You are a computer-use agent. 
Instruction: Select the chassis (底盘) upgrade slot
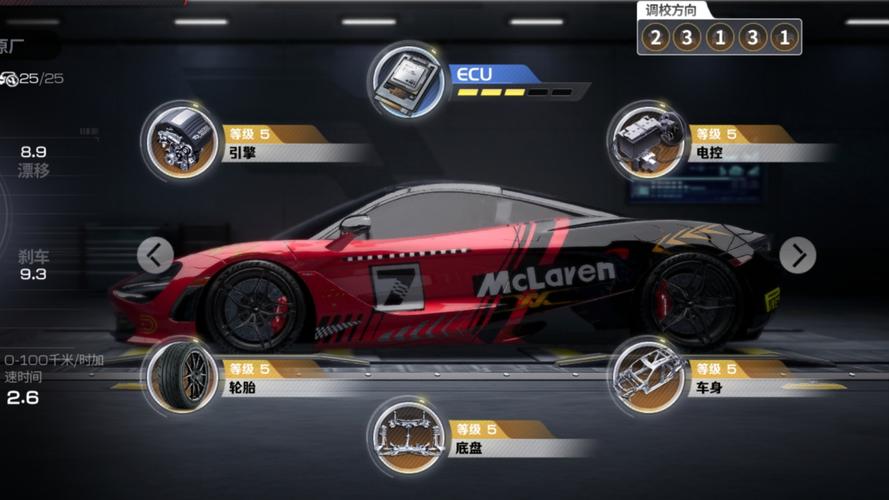407,436
